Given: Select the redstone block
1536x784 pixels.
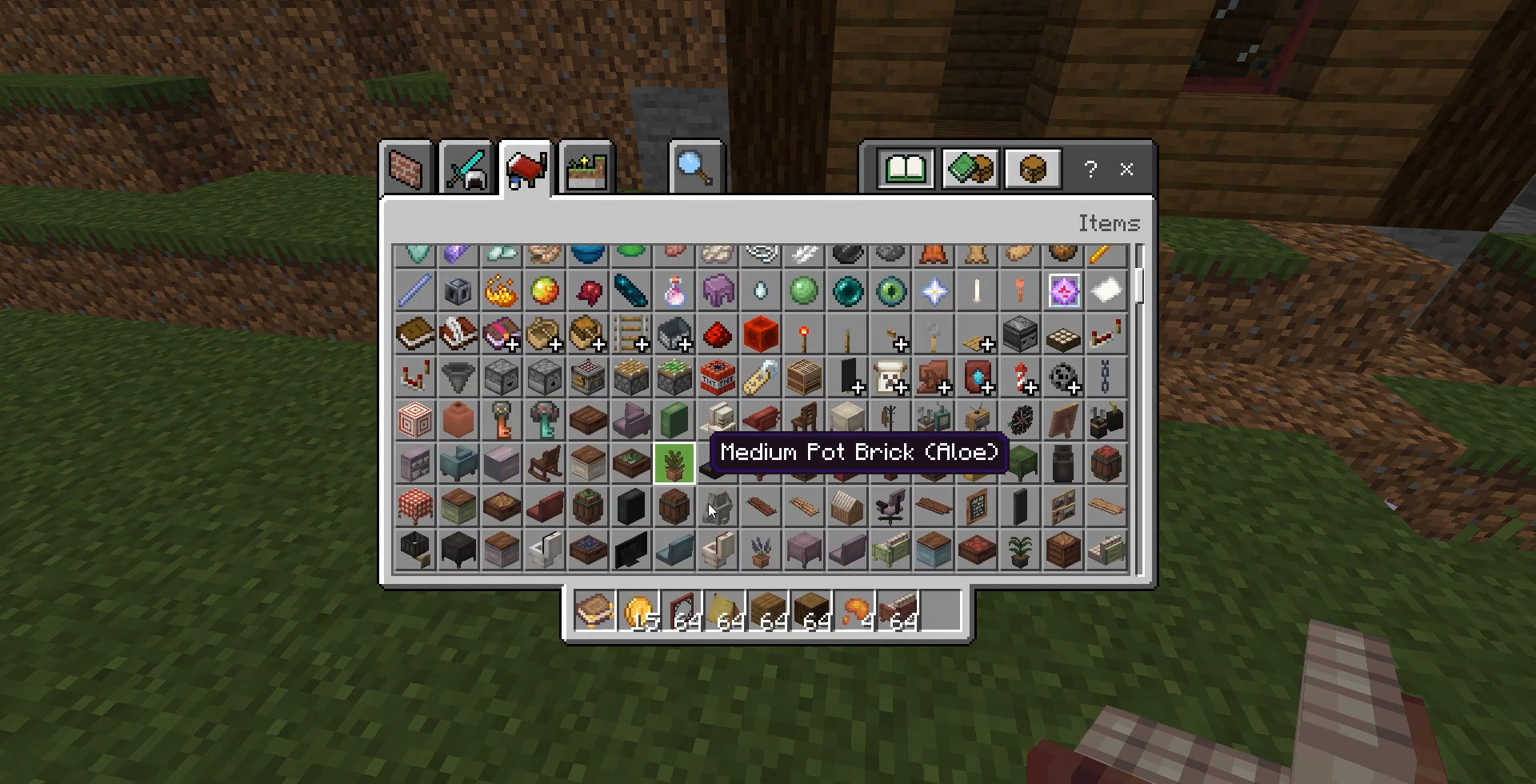Looking at the screenshot, I should pos(761,334).
